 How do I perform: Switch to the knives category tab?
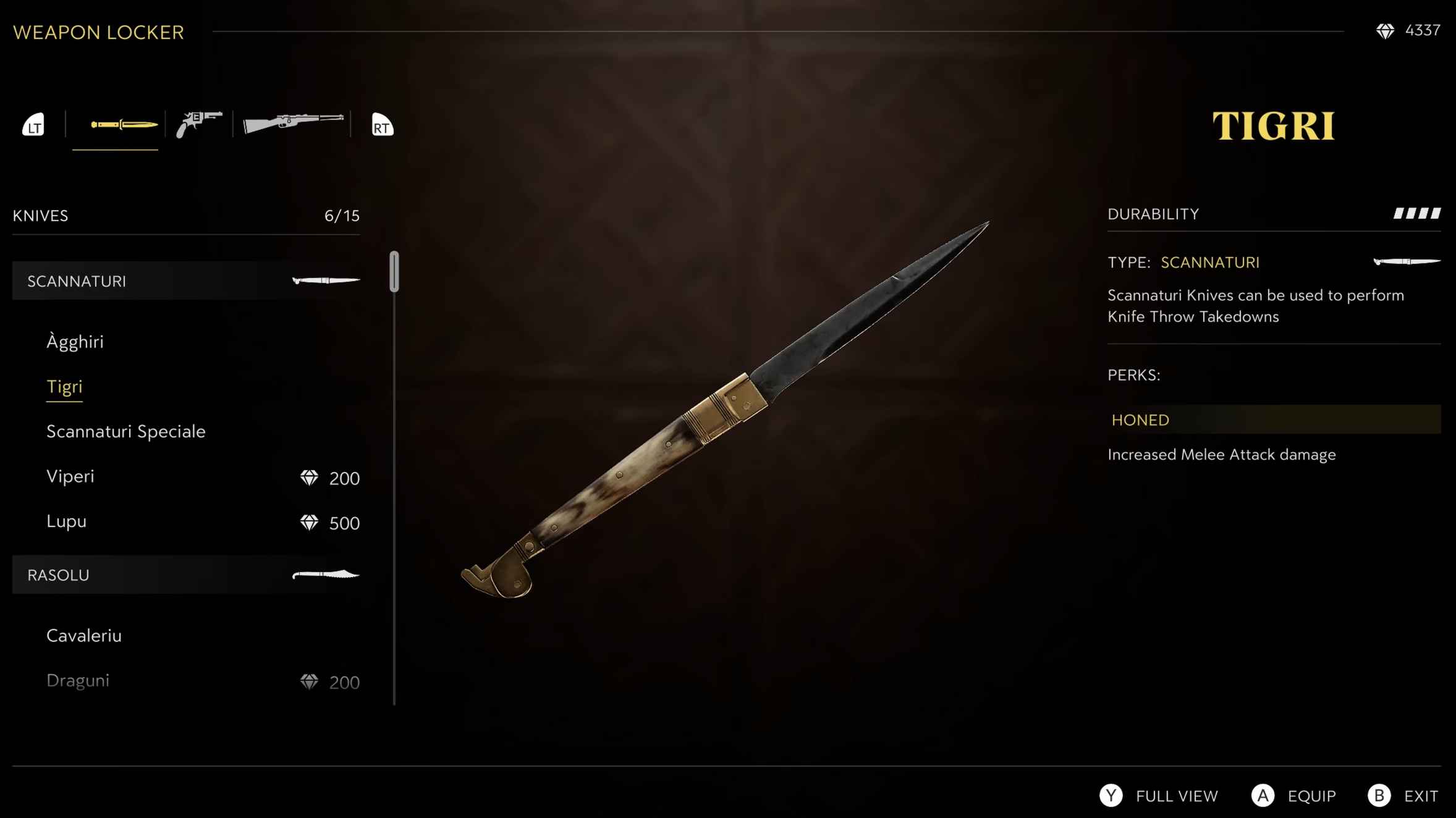coord(124,125)
